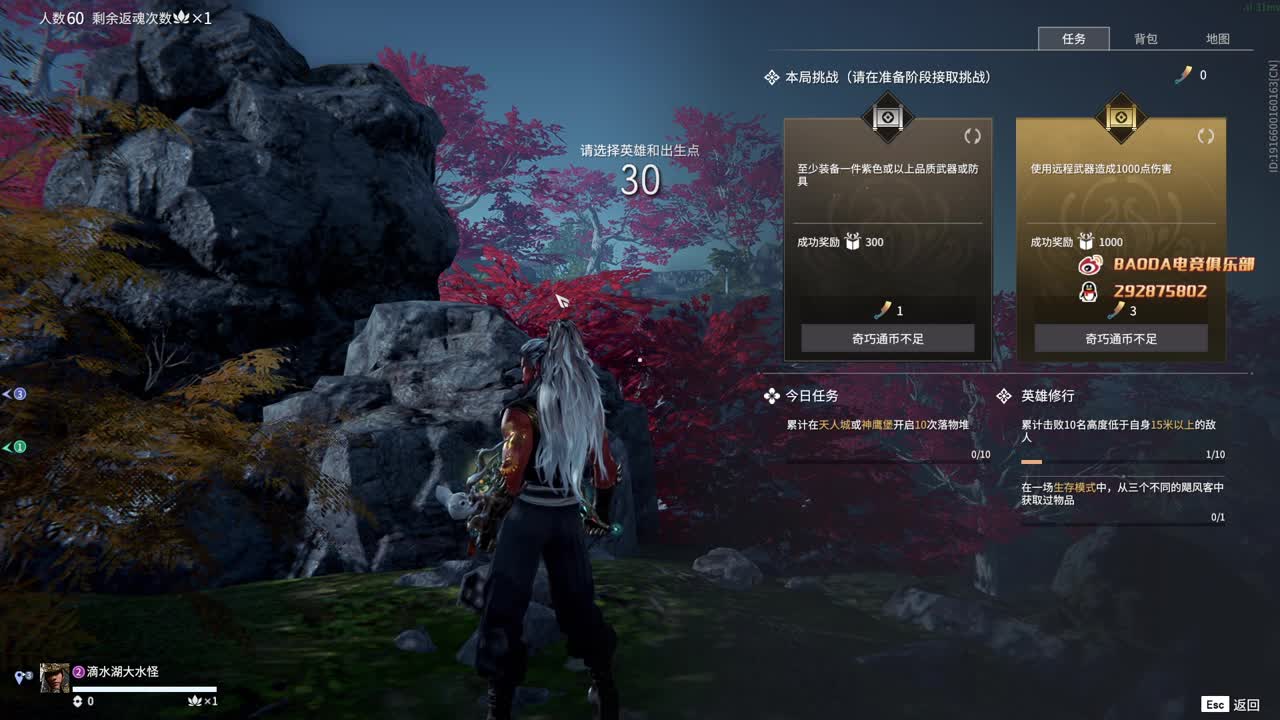Click the horn currency icon showing 0
Viewport: 1280px width, 720px height.
coord(1184,75)
